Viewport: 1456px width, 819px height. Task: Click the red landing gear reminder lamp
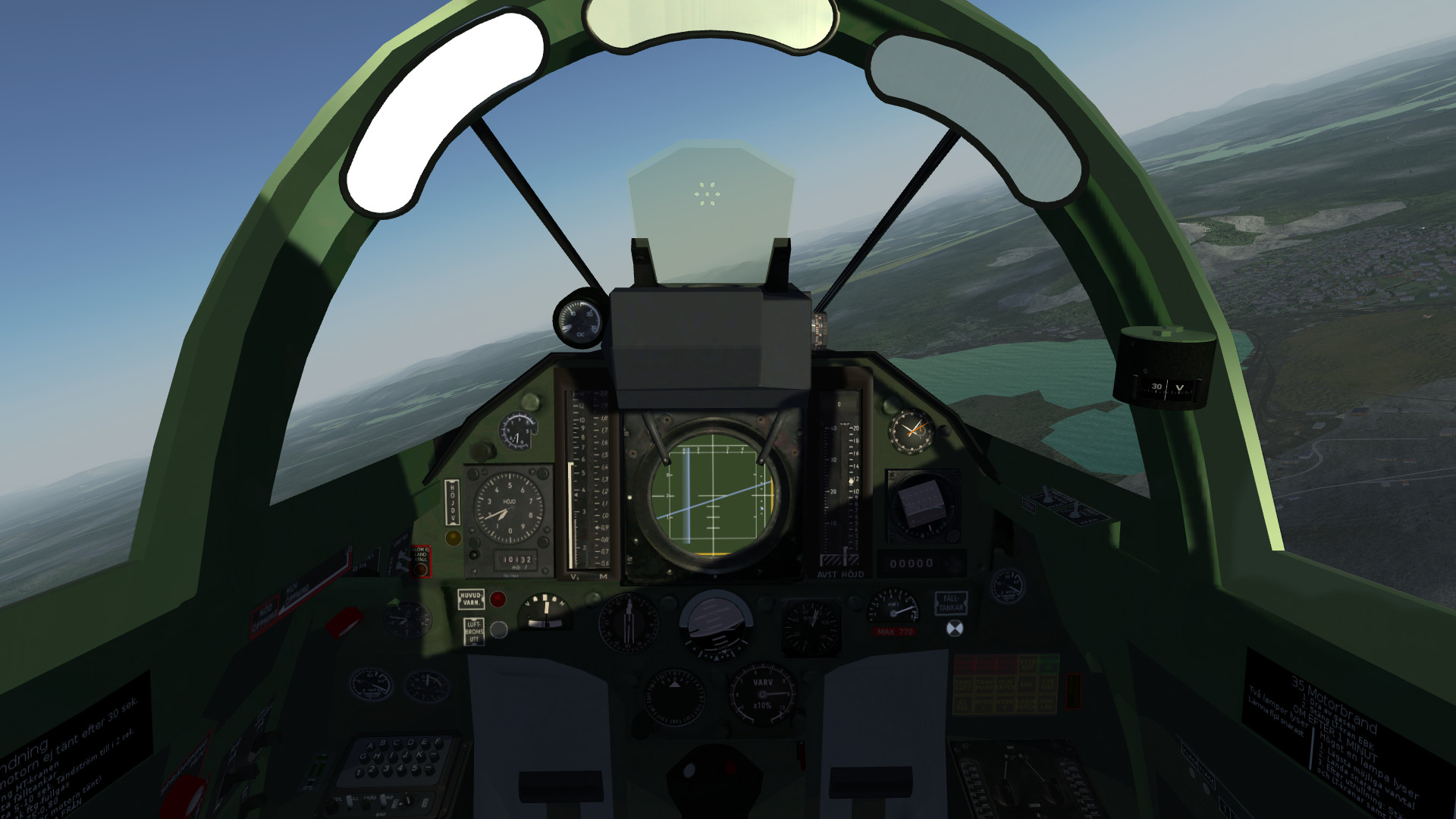click(419, 568)
